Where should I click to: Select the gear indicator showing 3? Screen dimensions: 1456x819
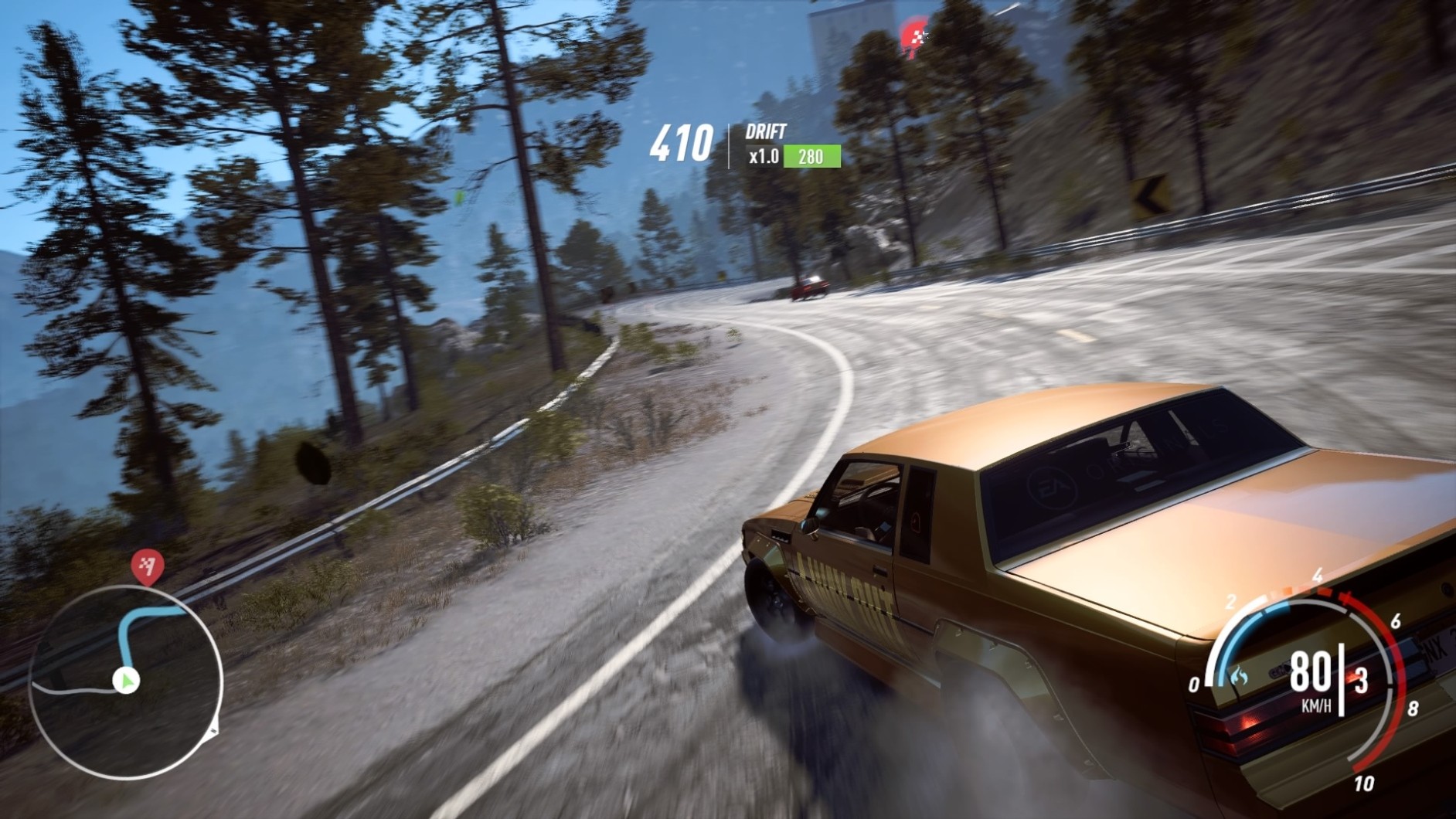click(1359, 680)
